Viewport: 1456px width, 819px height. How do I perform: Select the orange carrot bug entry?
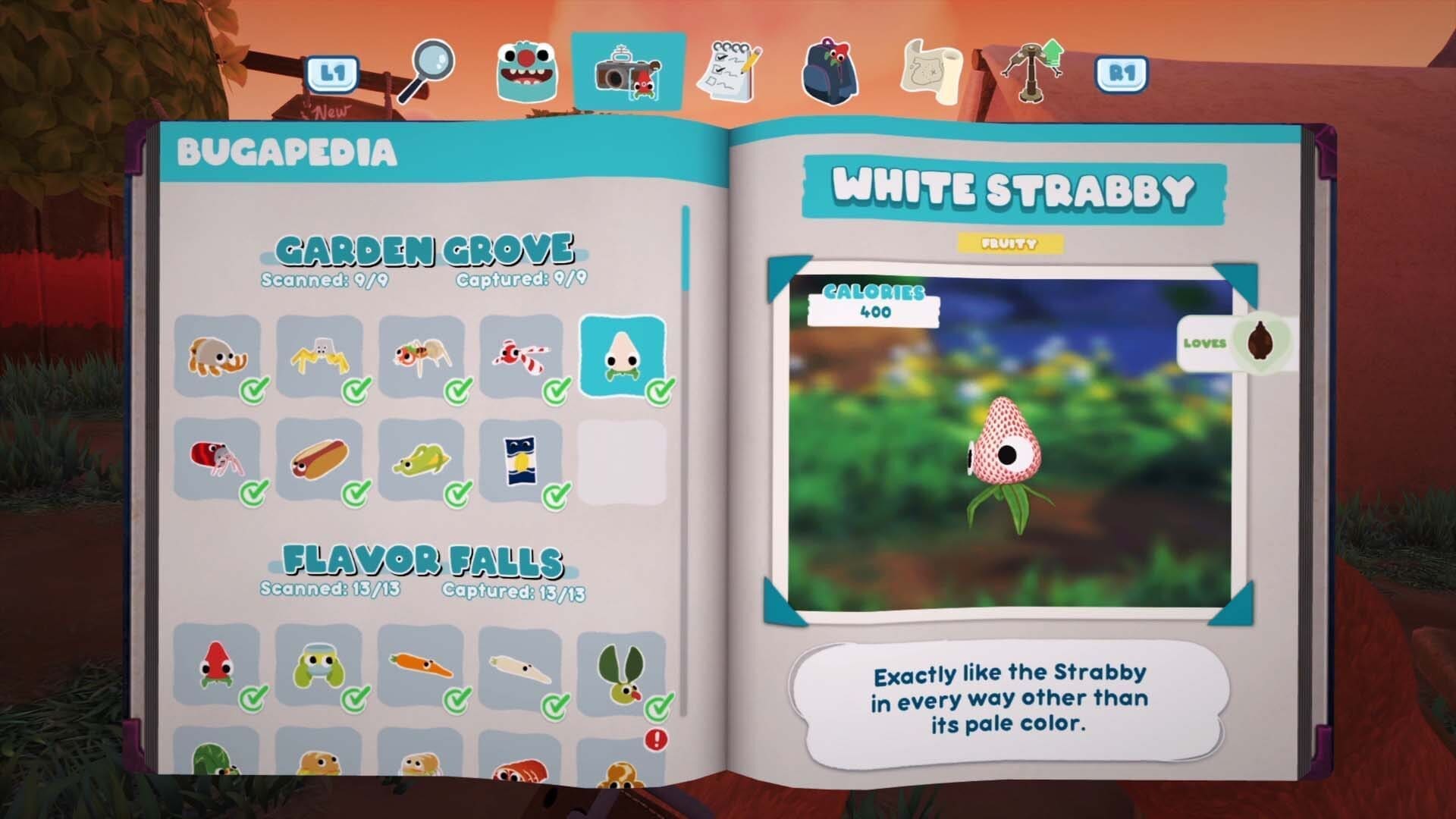[x=420, y=667]
